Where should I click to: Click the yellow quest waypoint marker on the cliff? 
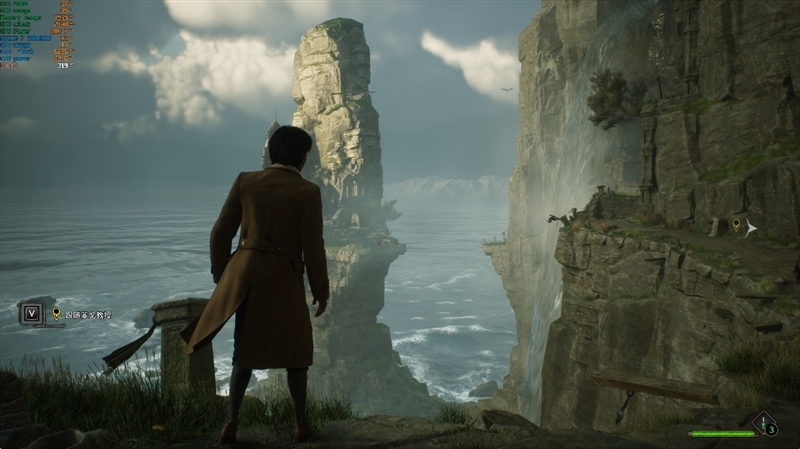(x=737, y=225)
